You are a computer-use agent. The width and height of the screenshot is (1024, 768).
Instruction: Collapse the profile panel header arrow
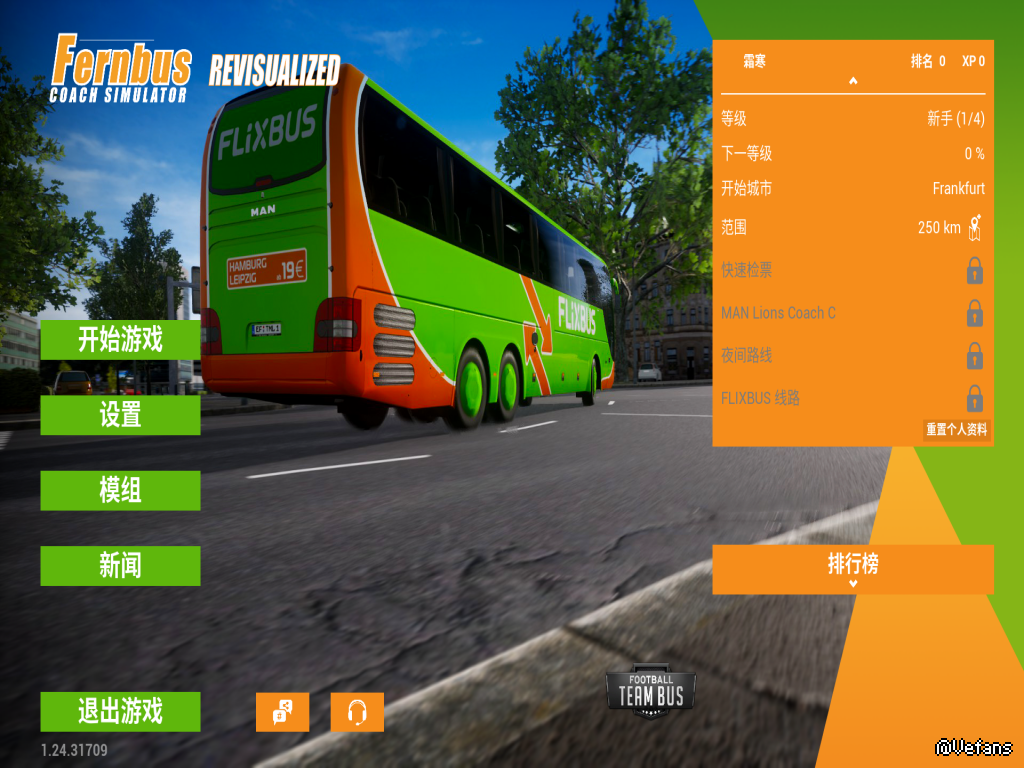[853, 81]
